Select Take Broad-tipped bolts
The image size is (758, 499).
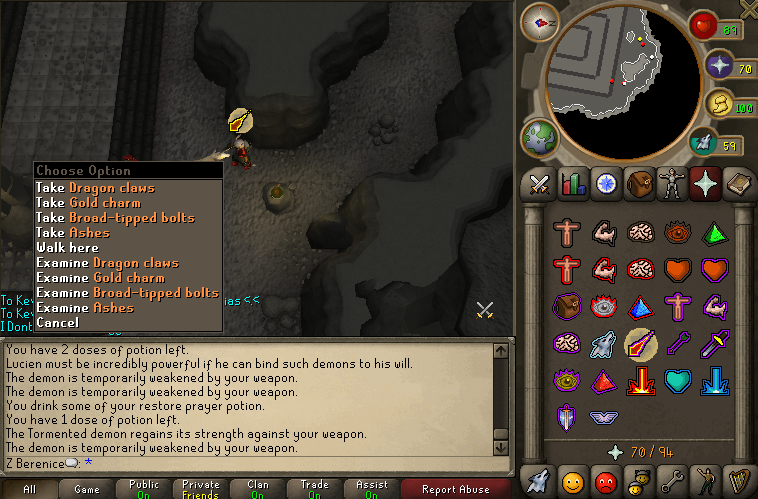pyautogui.click(x=115, y=217)
